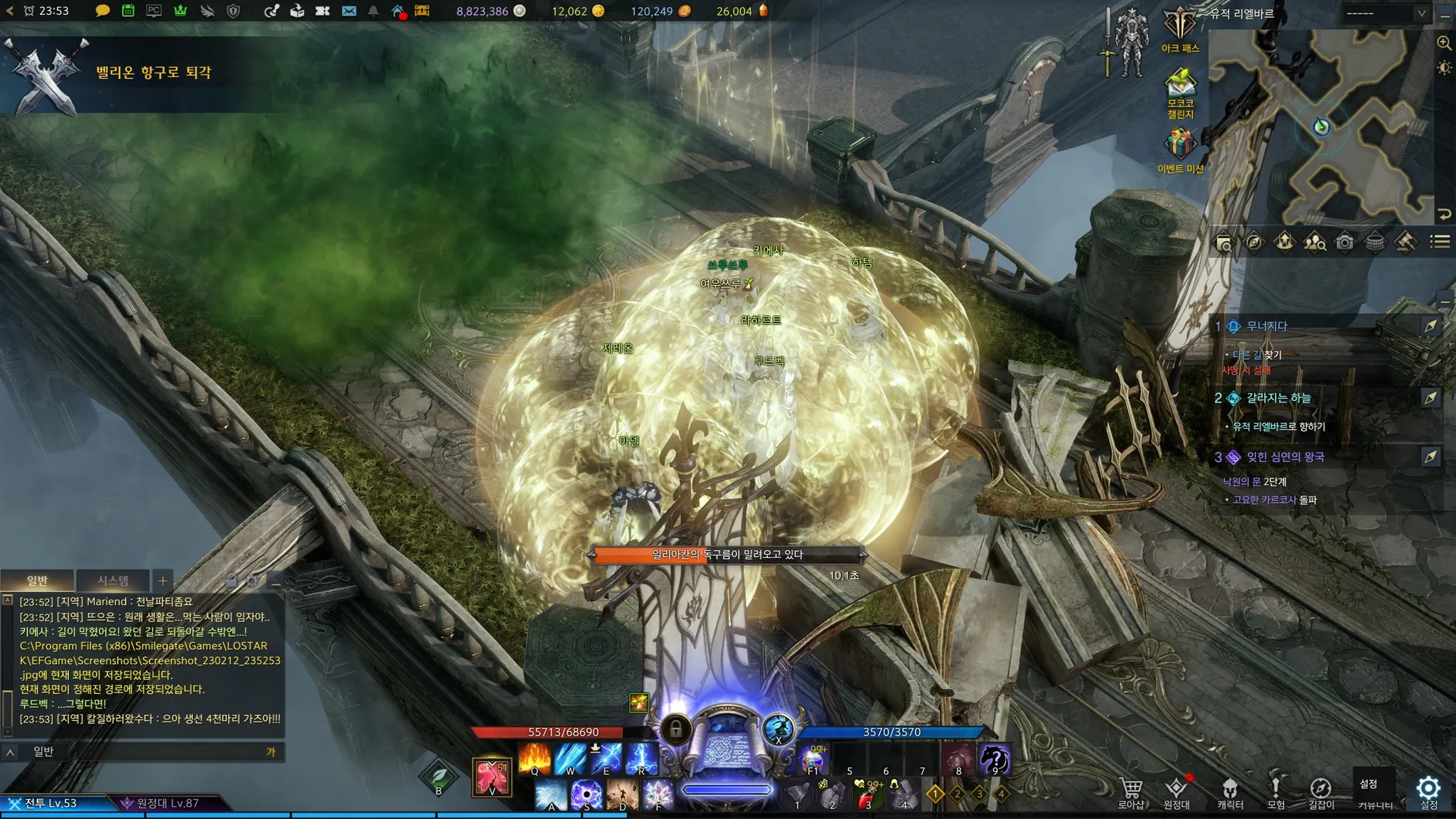
Task: Zoom in the minimap with the magnifier
Action: pos(1444,43)
